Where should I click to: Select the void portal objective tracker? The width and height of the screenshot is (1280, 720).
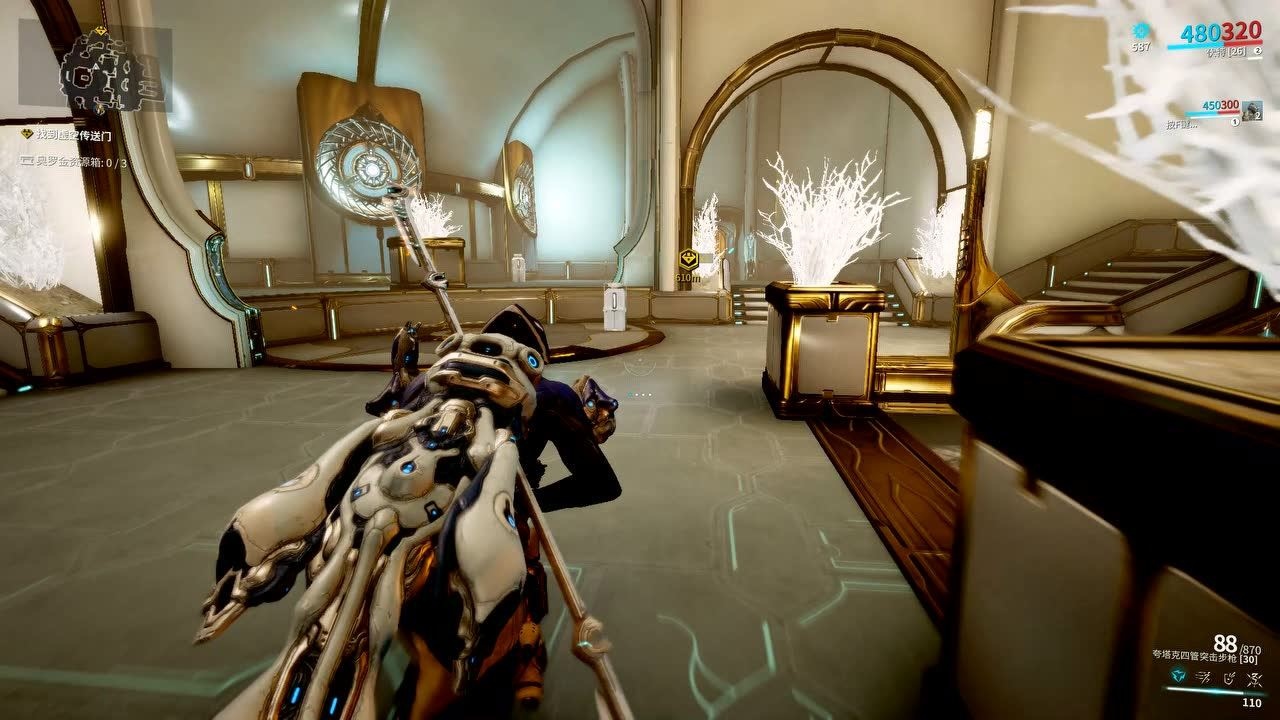pos(75,133)
